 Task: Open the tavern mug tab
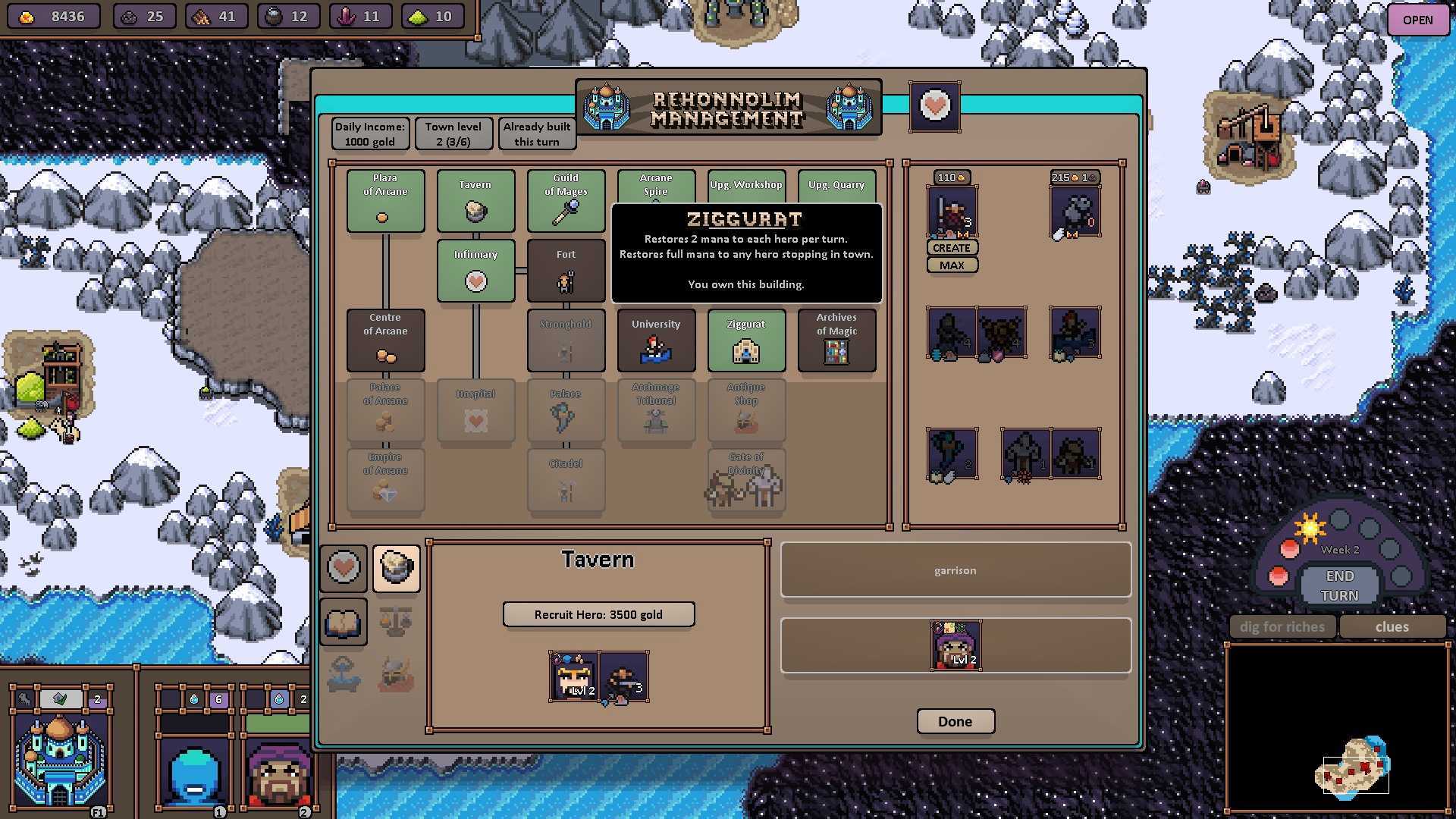[x=396, y=568]
